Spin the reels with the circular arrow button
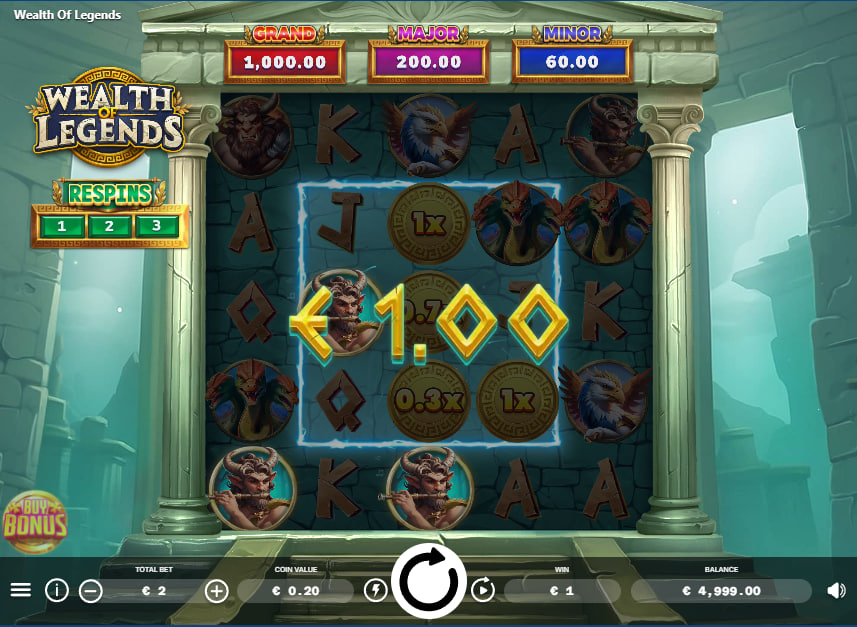The width and height of the screenshot is (857, 627). [430, 581]
